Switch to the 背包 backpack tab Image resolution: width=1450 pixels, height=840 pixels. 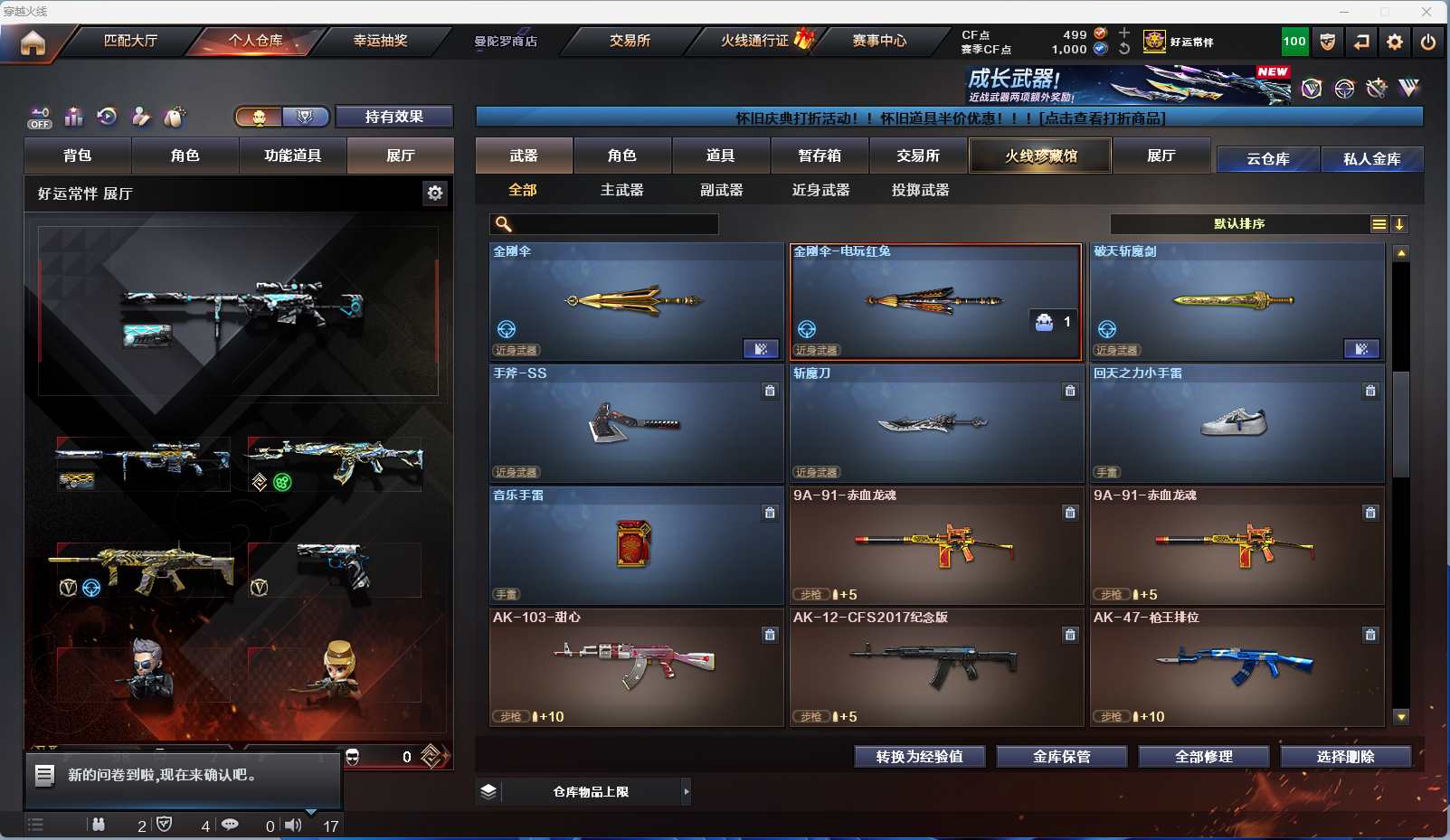78,156
